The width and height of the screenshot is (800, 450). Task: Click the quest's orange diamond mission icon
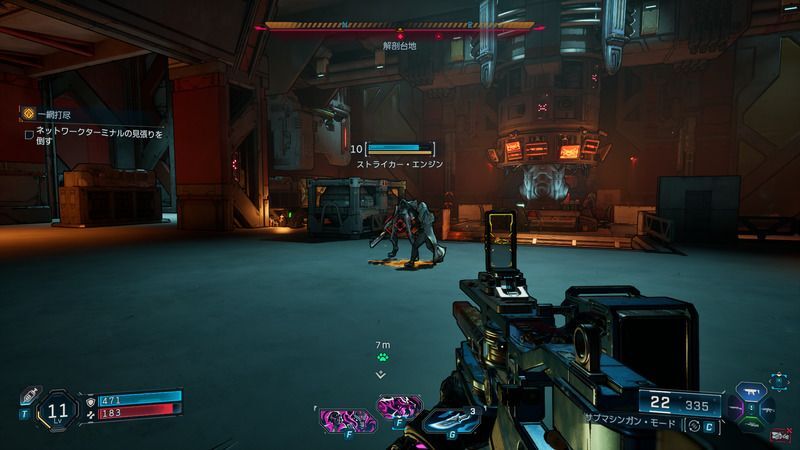(x=29, y=115)
